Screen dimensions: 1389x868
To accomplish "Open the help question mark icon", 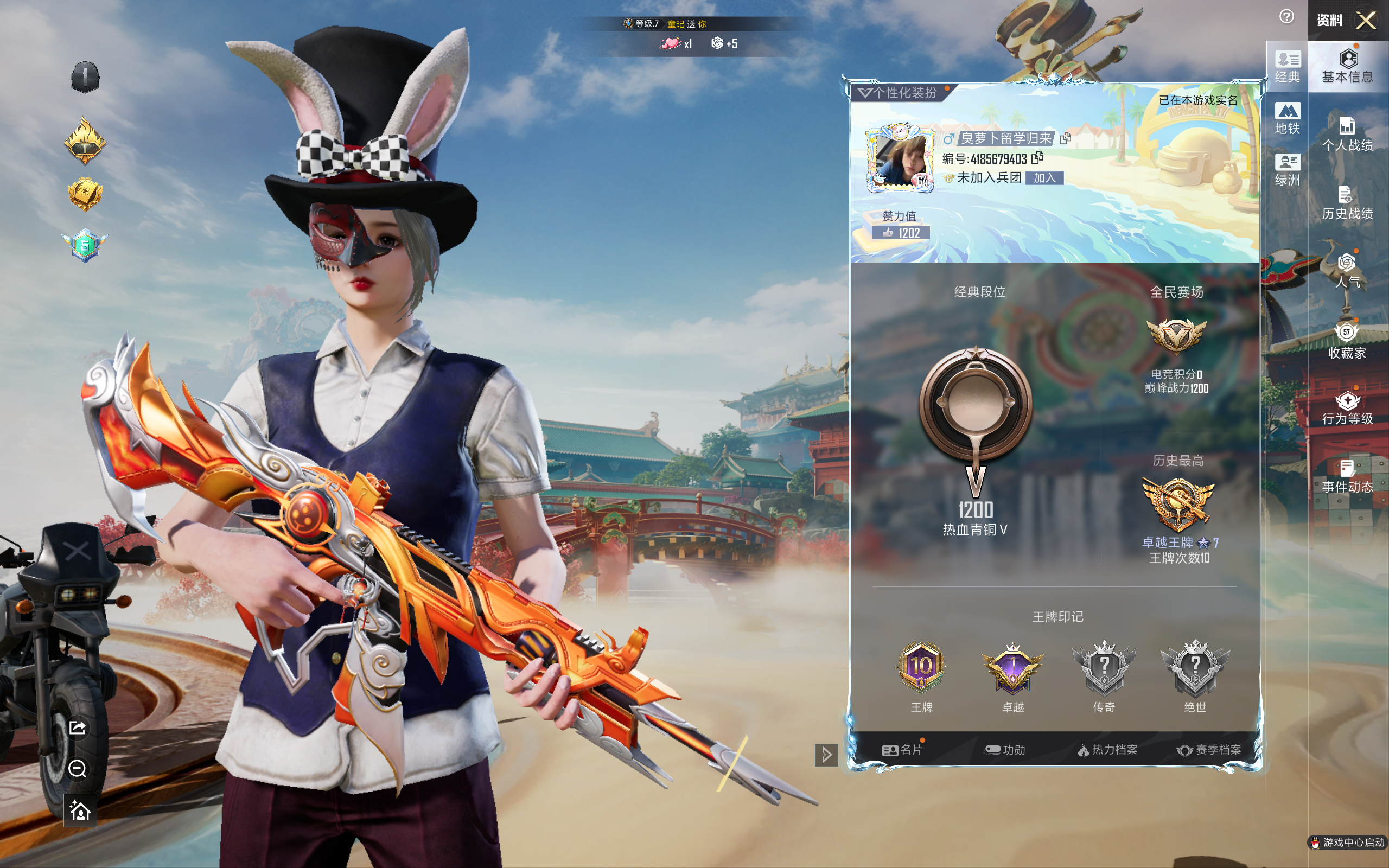I will 1286,17.
